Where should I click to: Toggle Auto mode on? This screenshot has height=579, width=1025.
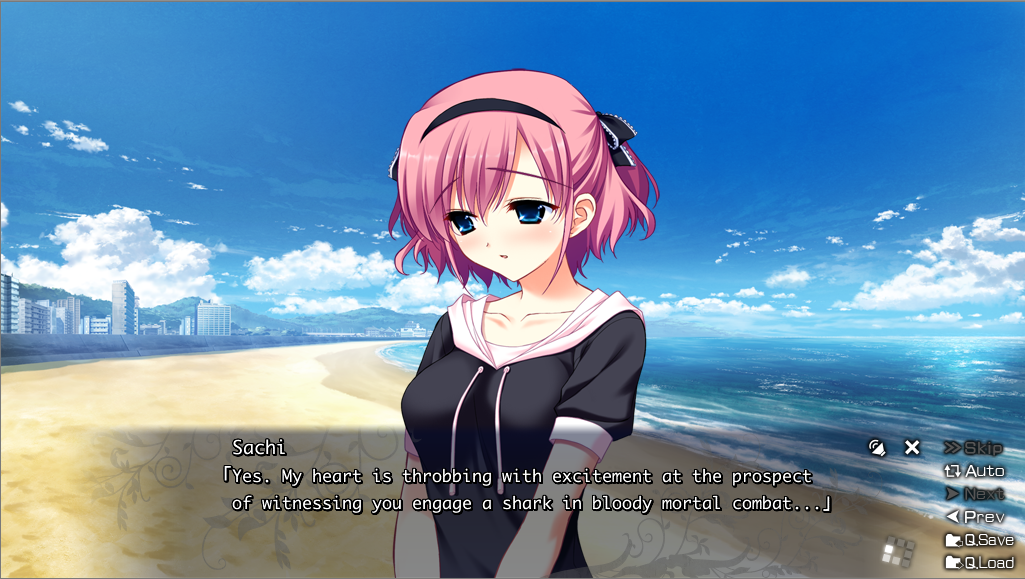[x=974, y=471]
